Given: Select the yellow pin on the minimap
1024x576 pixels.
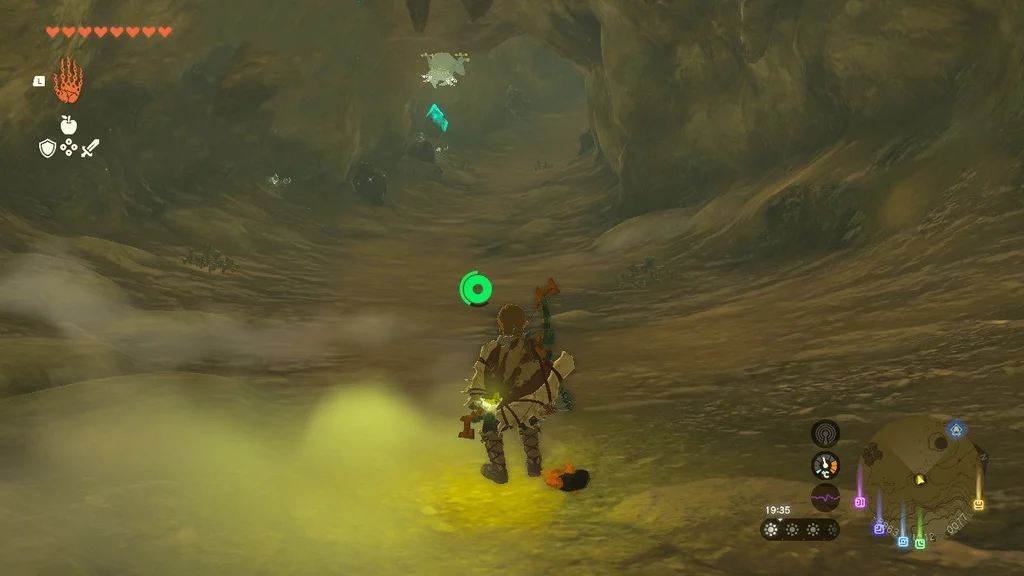Looking at the screenshot, I should (978, 504).
